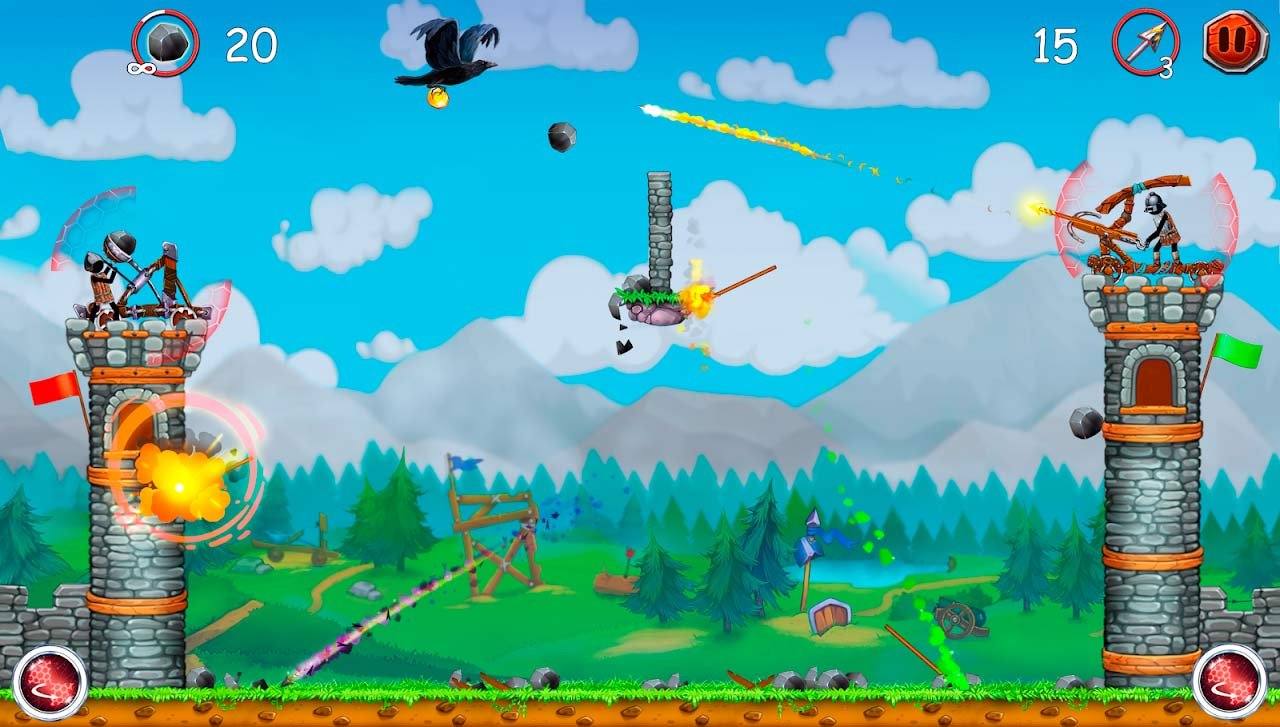Select the flaming arrow ammo icon

1146,43
